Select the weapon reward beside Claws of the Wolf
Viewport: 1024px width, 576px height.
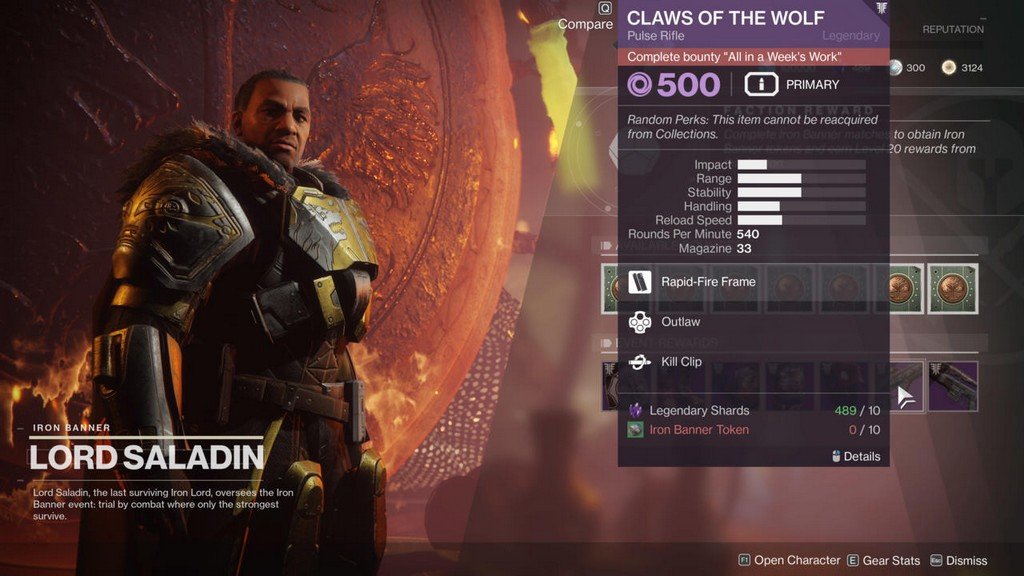(x=953, y=386)
